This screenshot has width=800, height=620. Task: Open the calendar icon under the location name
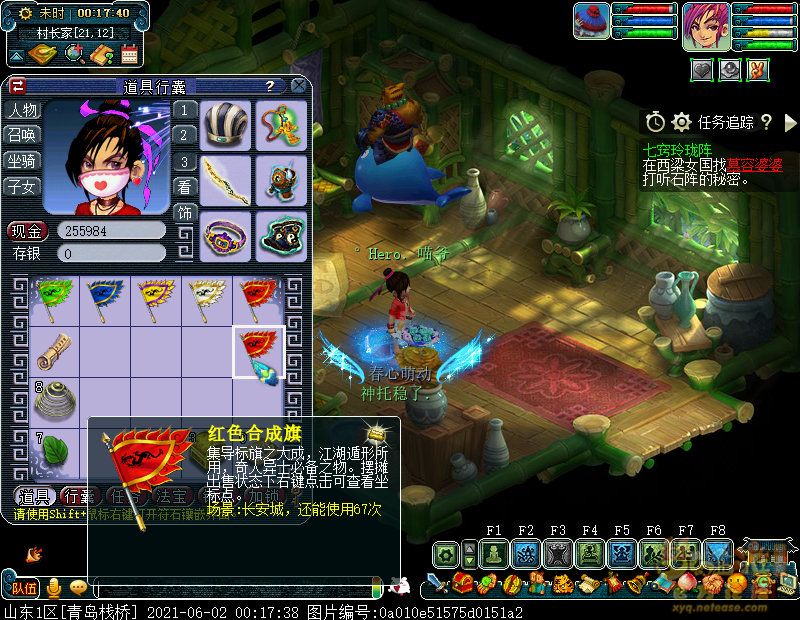[128, 54]
